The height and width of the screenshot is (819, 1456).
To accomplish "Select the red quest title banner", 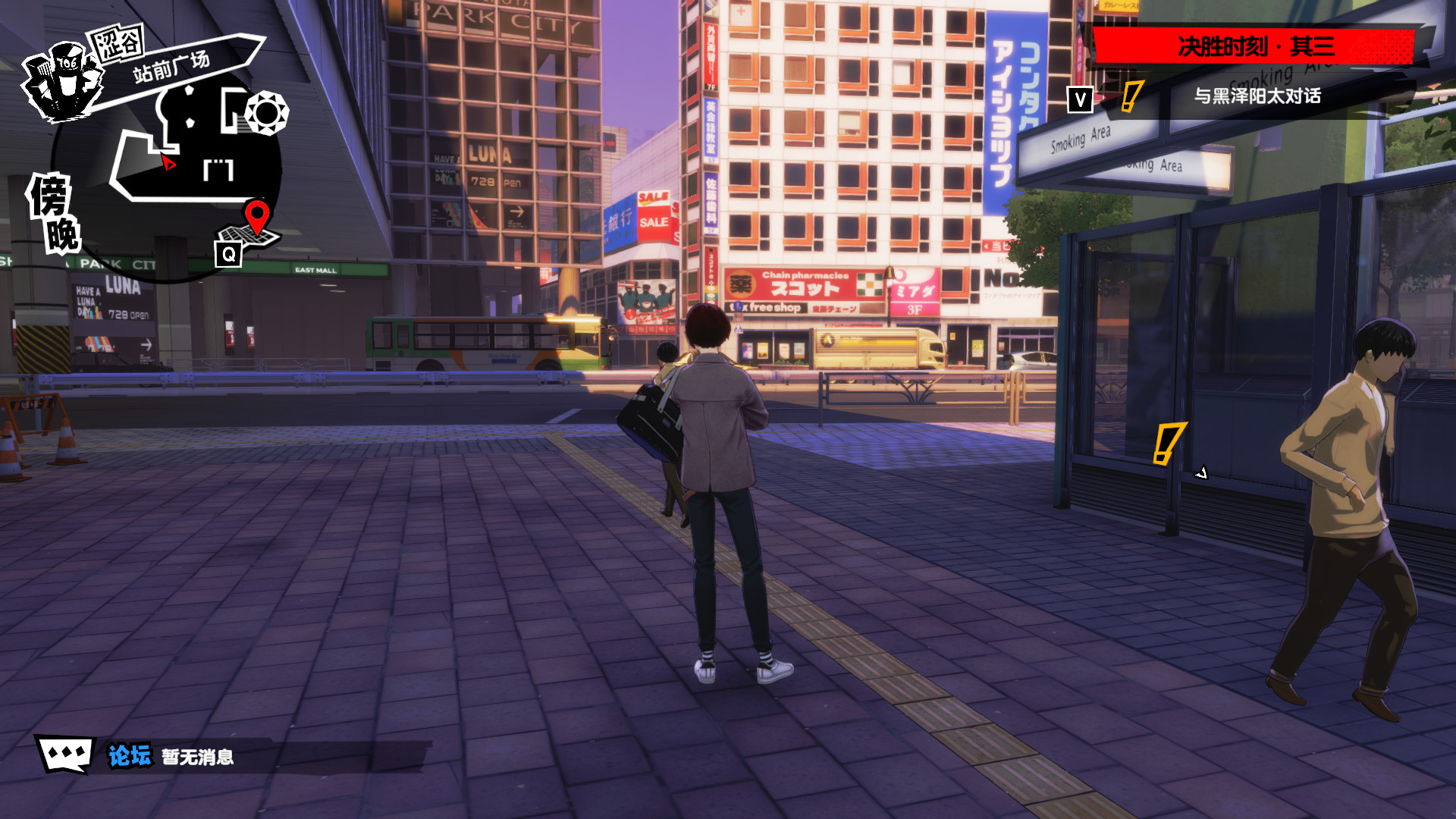I will (x=1254, y=47).
